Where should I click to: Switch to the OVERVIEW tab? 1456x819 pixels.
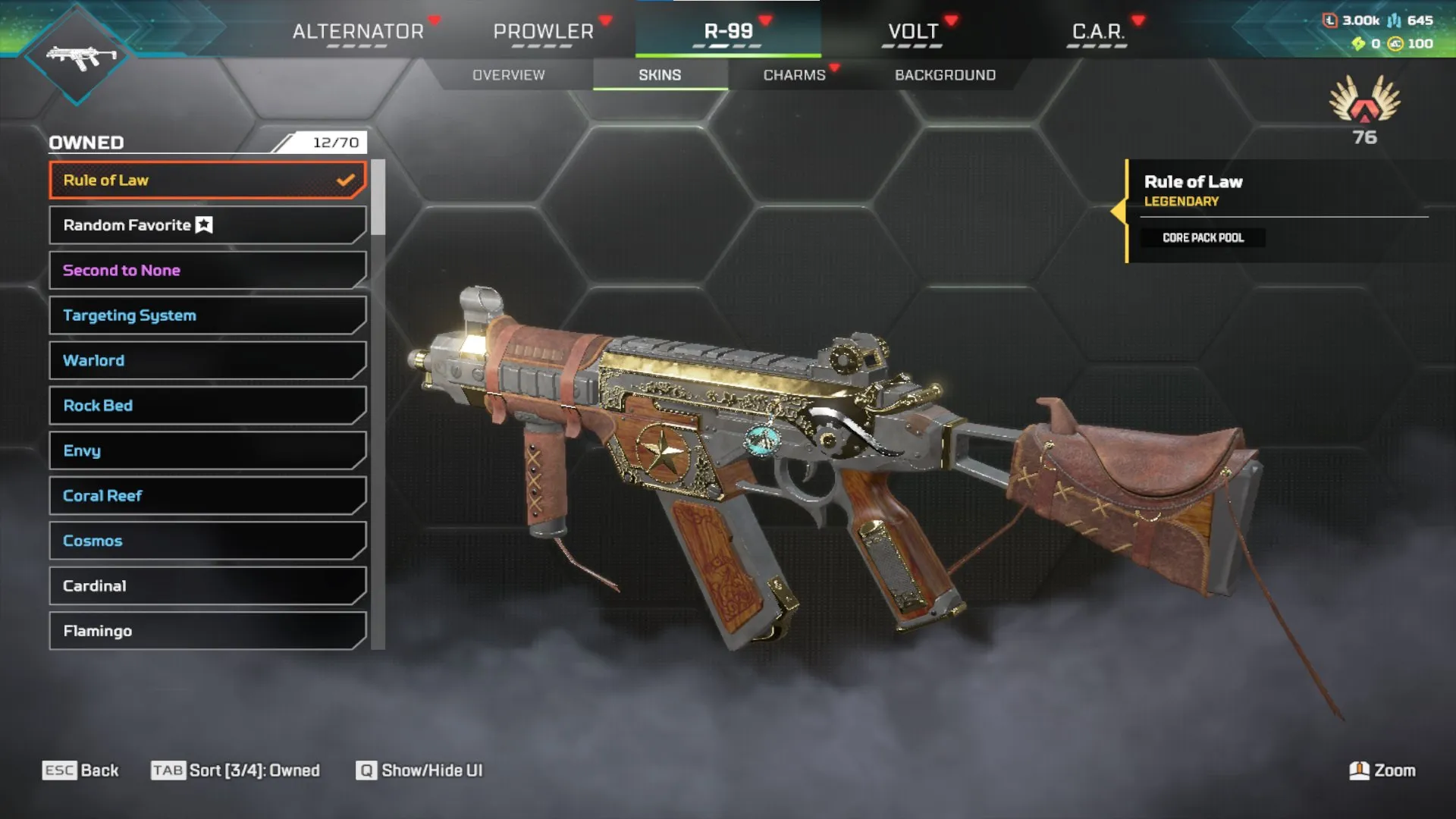pos(507,74)
